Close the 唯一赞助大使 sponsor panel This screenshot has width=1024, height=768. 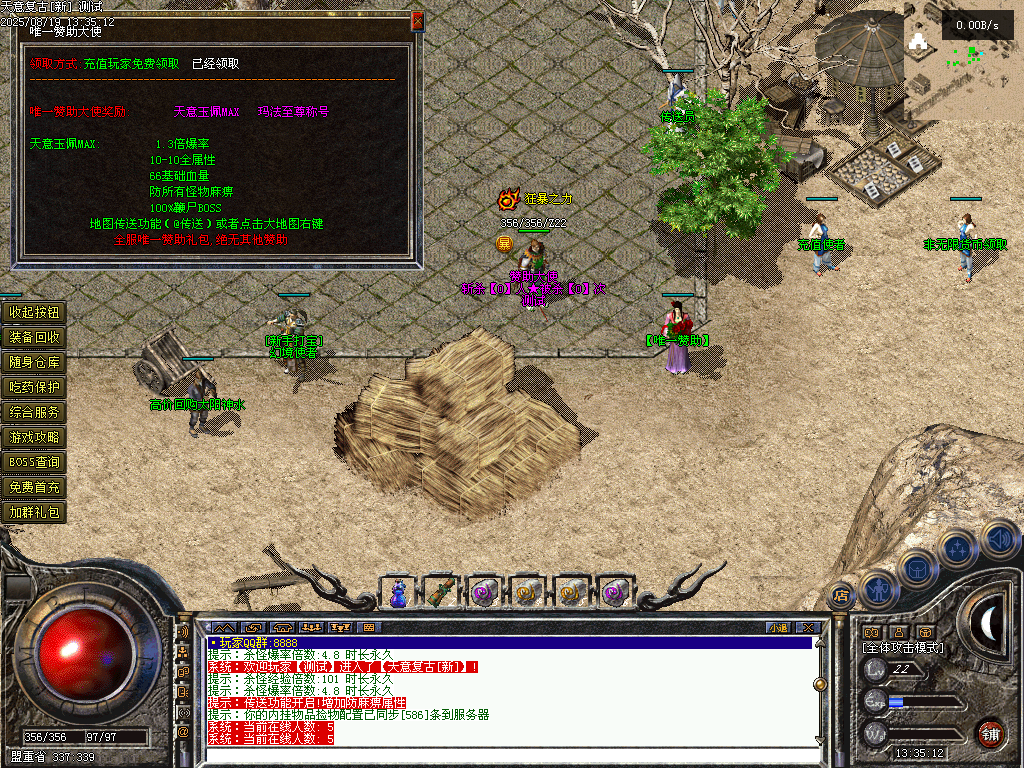(417, 20)
